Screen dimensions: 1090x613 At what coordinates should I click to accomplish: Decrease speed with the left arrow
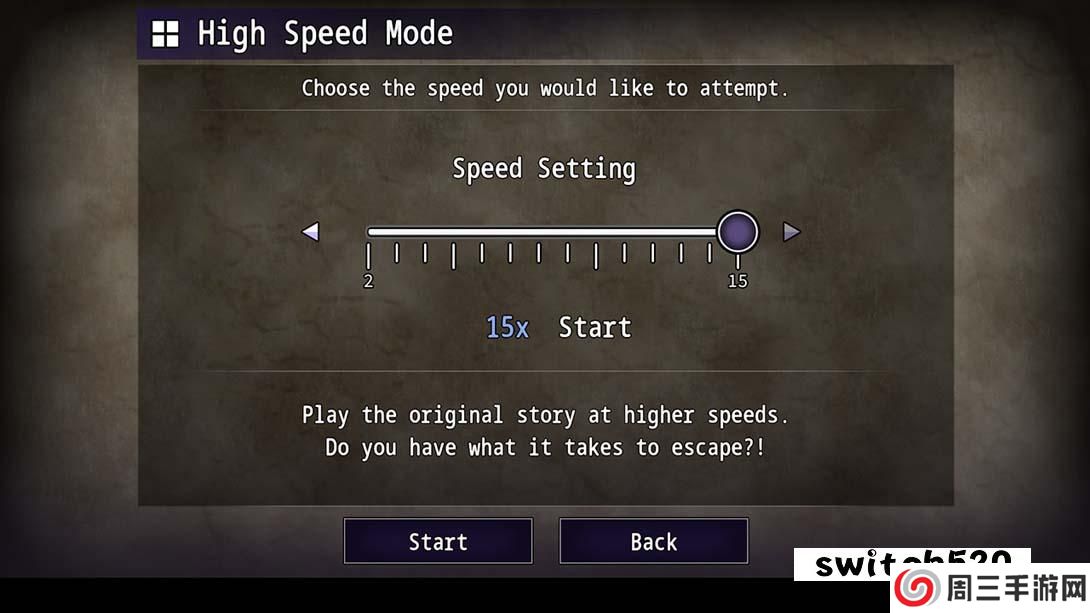pos(310,232)
